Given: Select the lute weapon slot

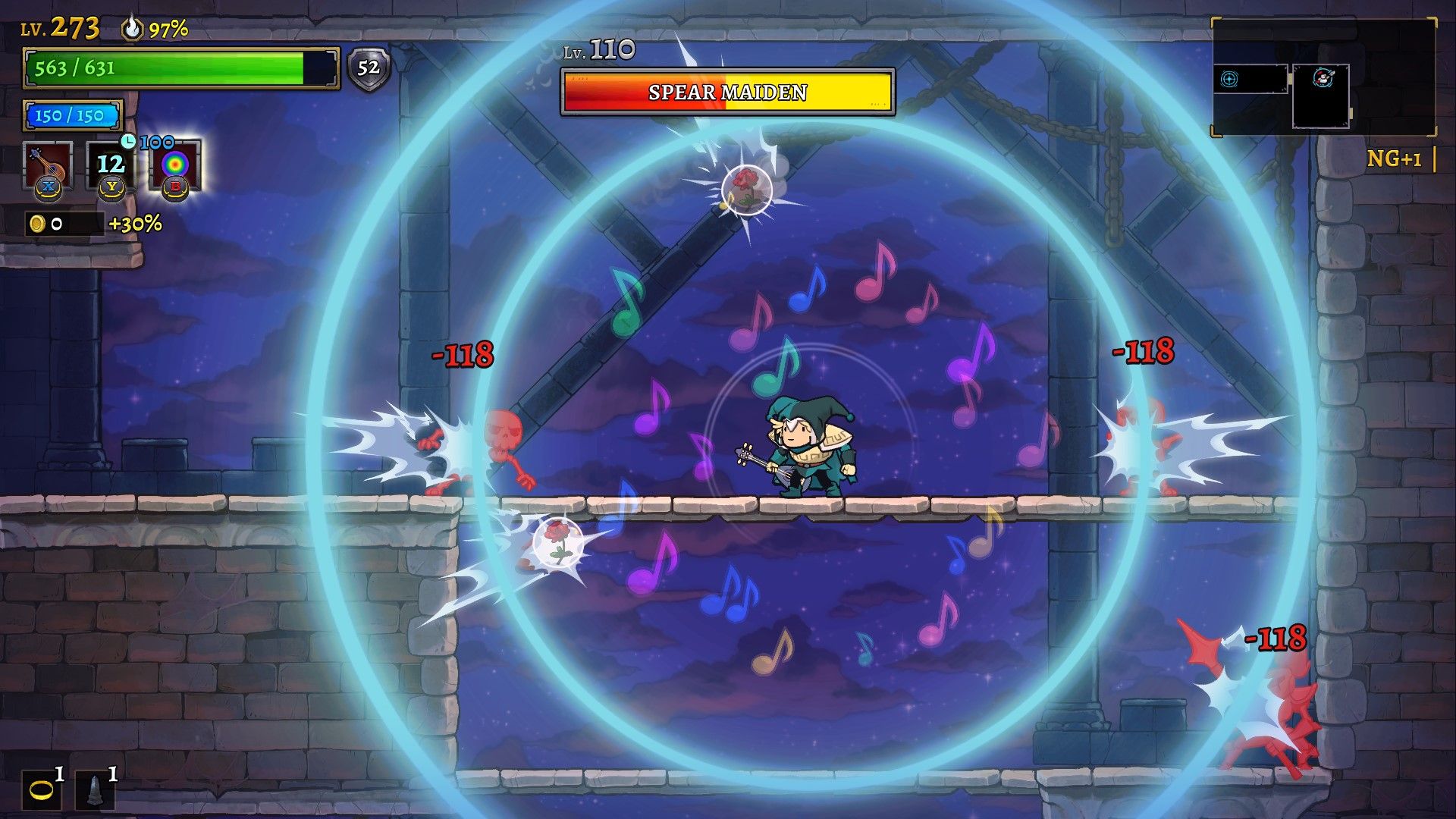Looking at the screenshot, I should pos(47,165).
